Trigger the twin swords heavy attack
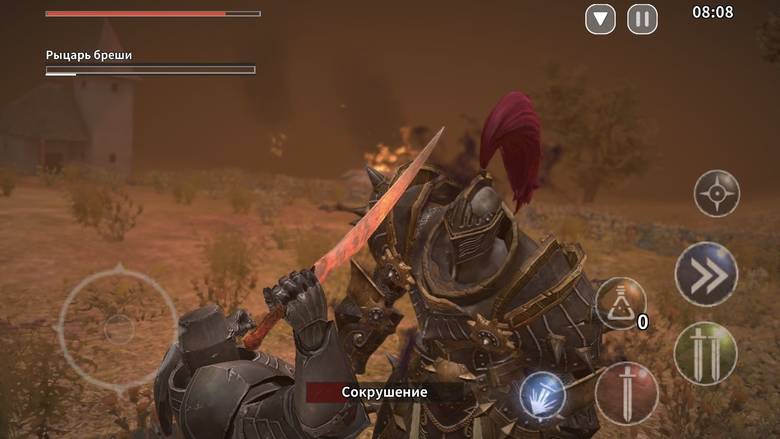This screenshot has height=439, width=780. click(706, 353)
